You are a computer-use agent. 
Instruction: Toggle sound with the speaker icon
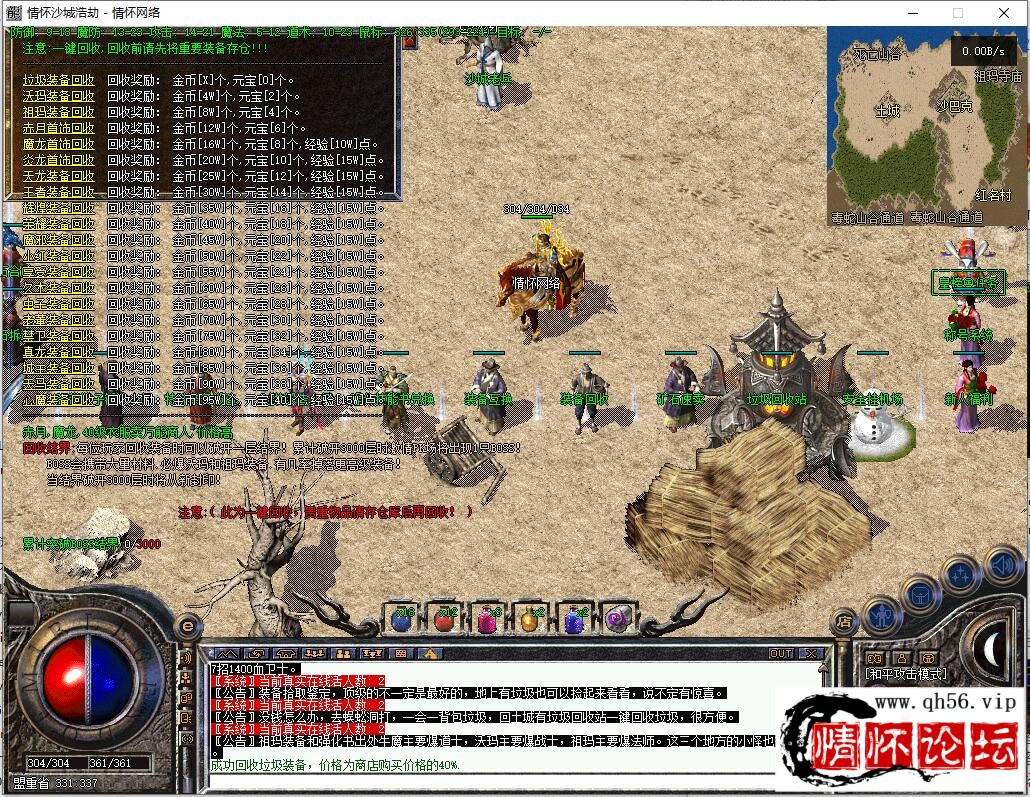coord(1002,565)
